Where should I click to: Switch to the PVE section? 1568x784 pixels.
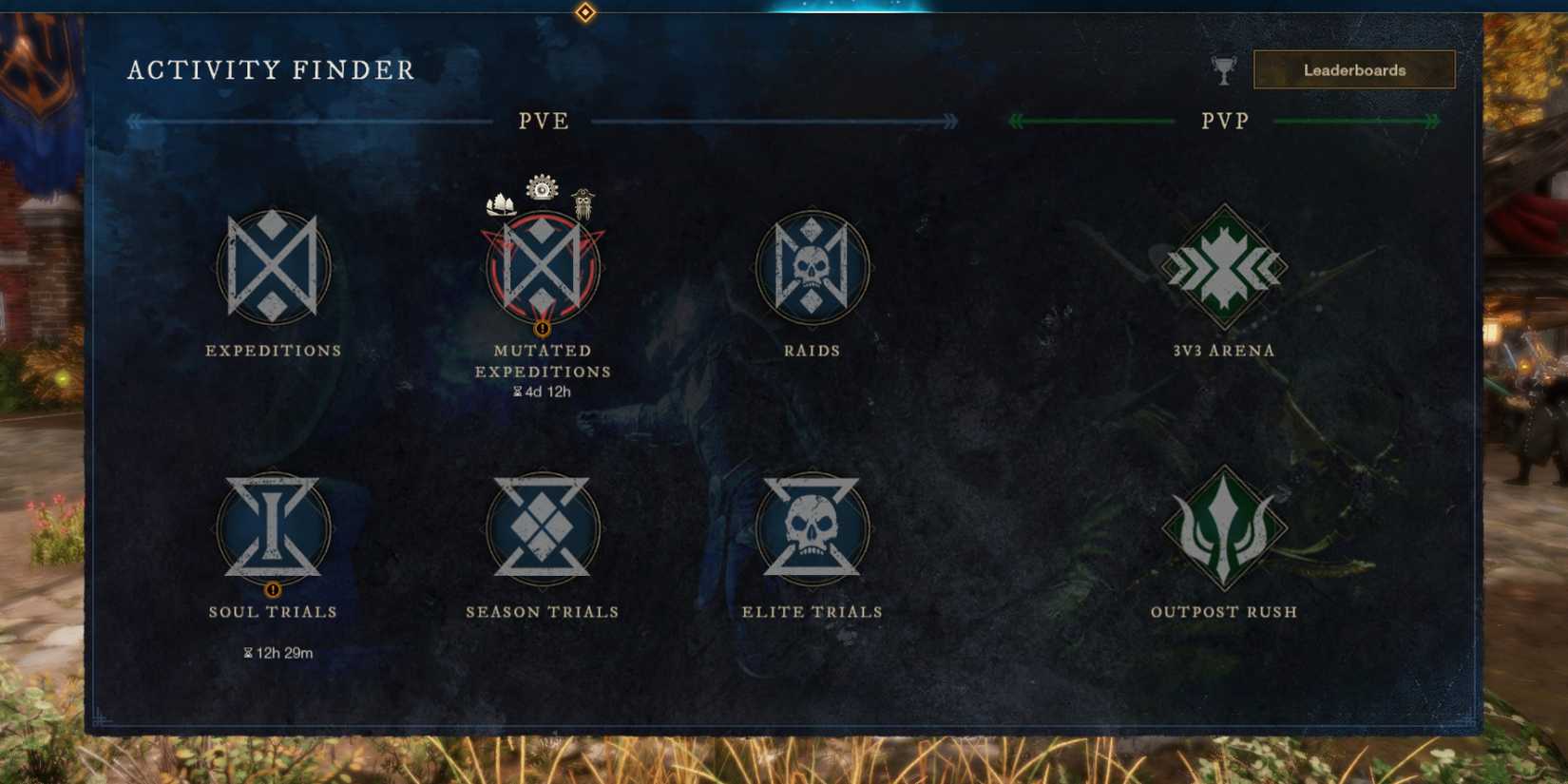(x=542, y=121)
